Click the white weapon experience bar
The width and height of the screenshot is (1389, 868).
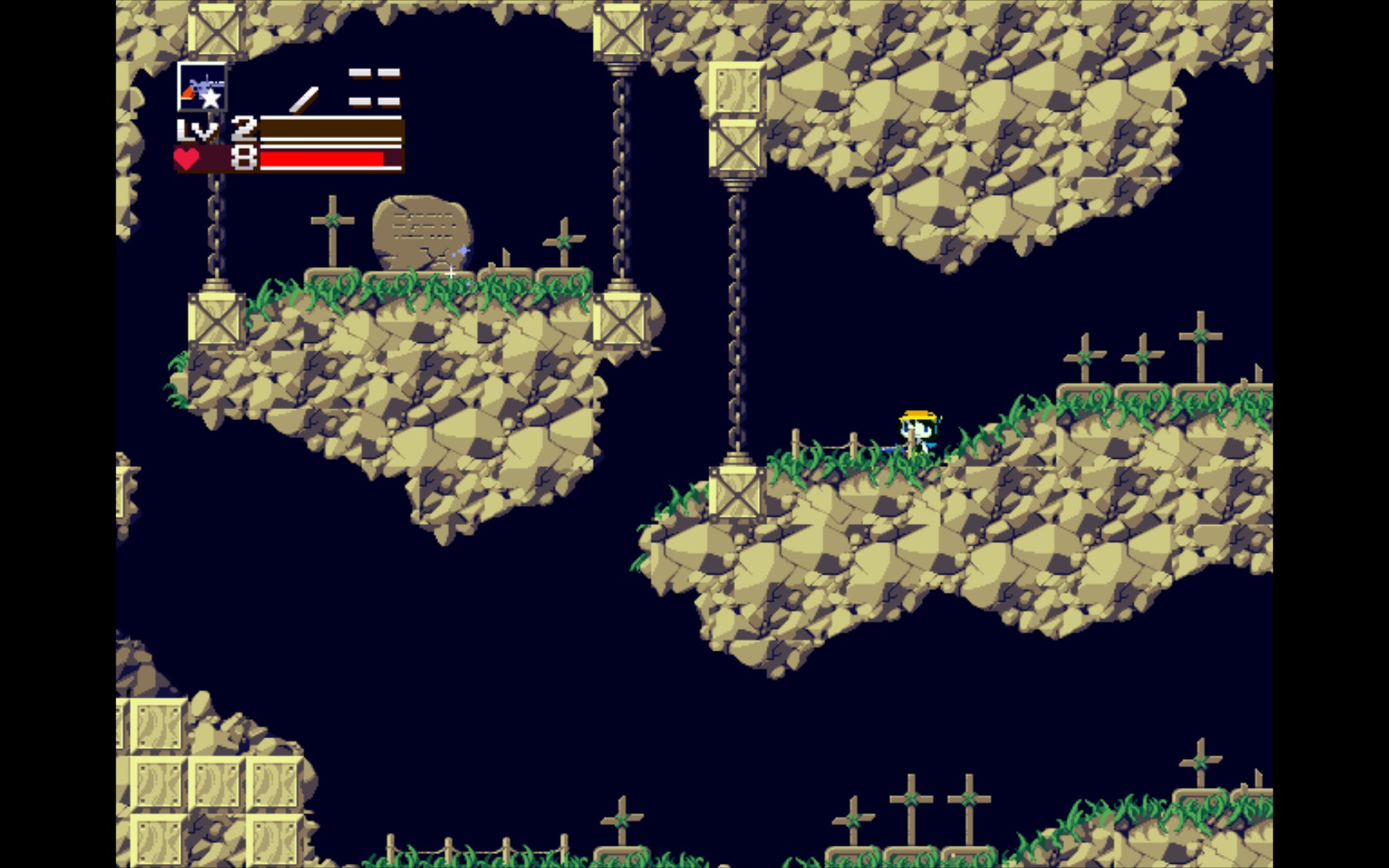[x=331, y=128]
